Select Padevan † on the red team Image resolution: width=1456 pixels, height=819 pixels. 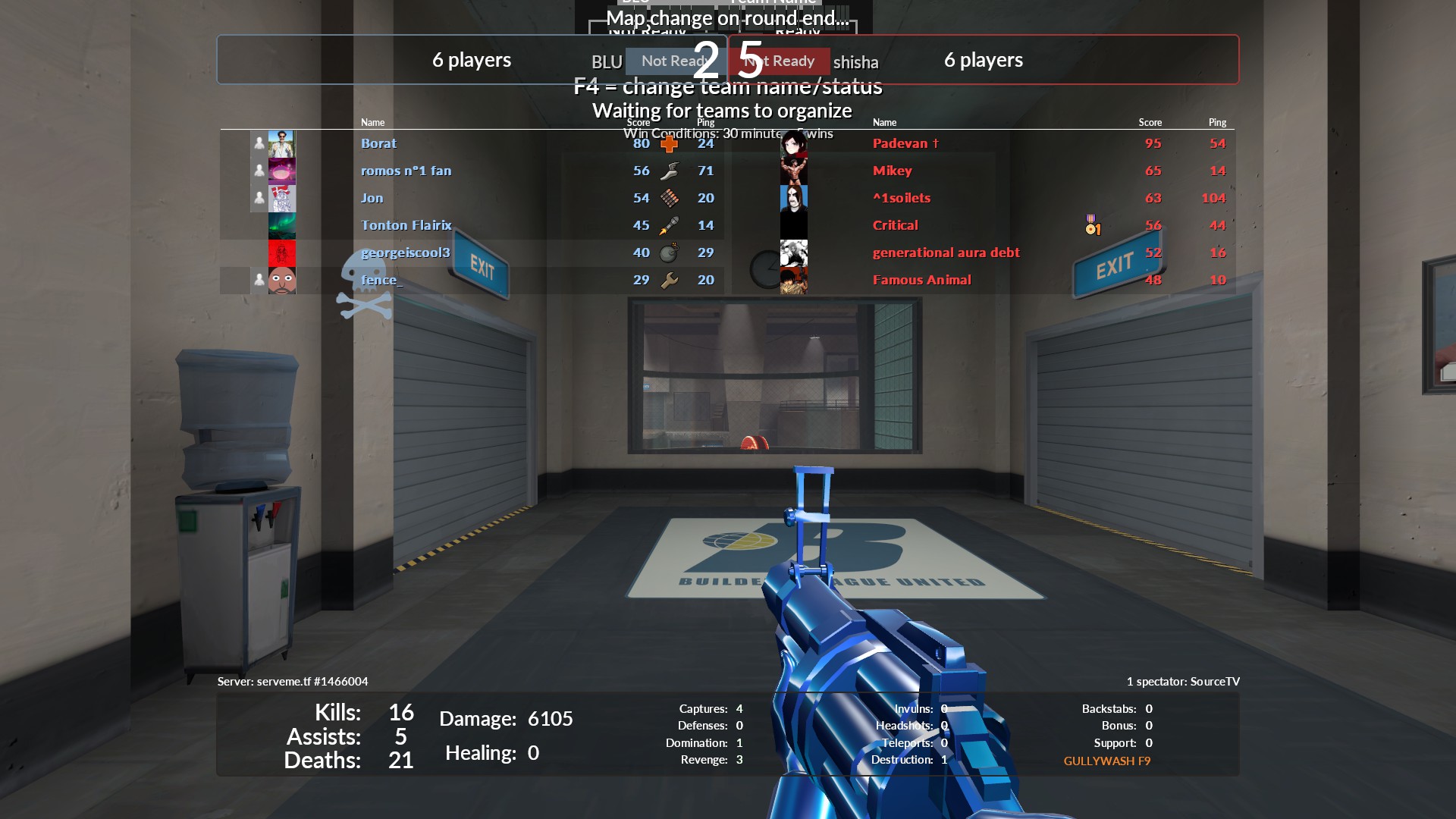point(905,143)
